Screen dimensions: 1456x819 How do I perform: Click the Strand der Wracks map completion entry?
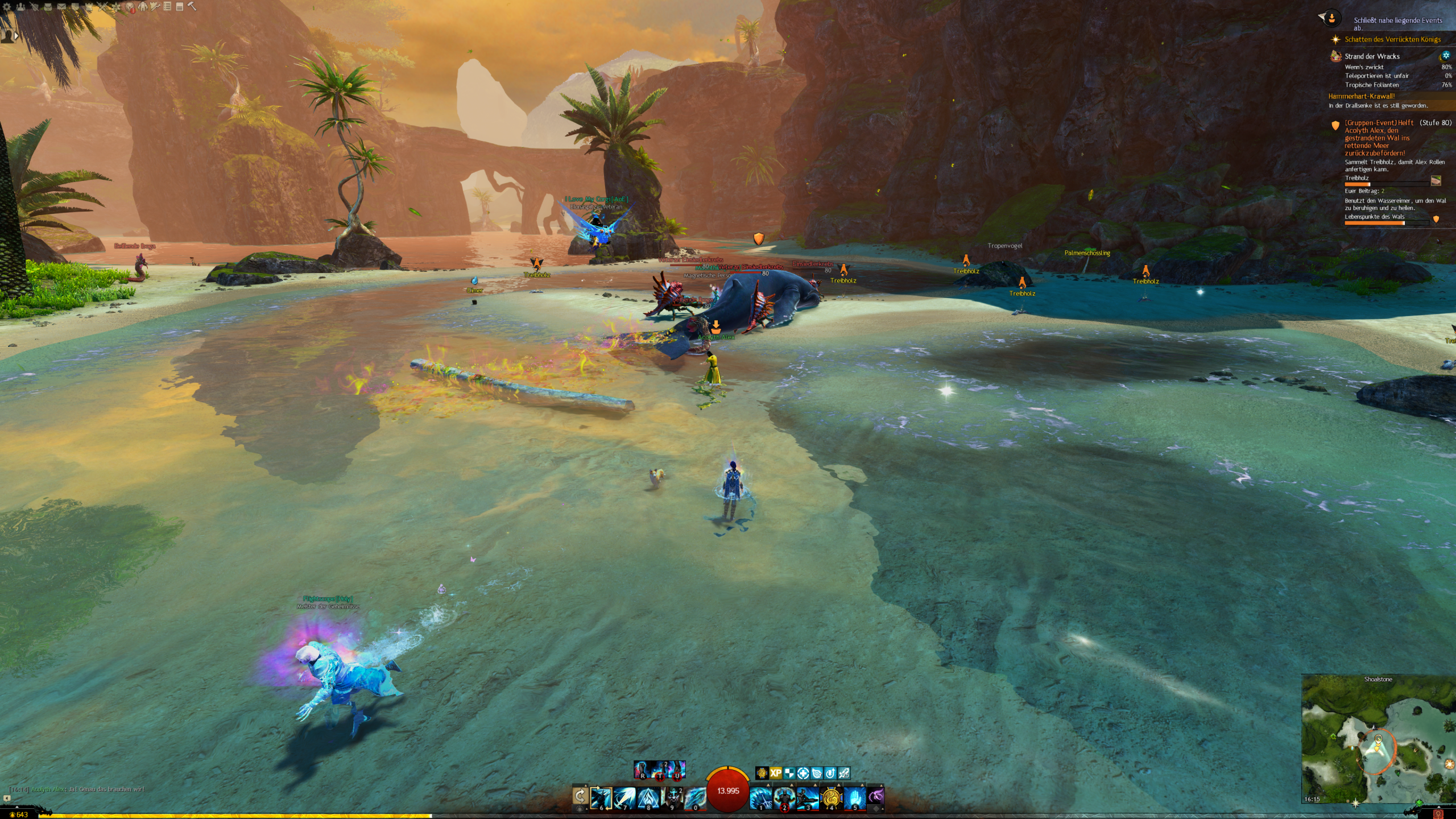tap(1371, 56)
